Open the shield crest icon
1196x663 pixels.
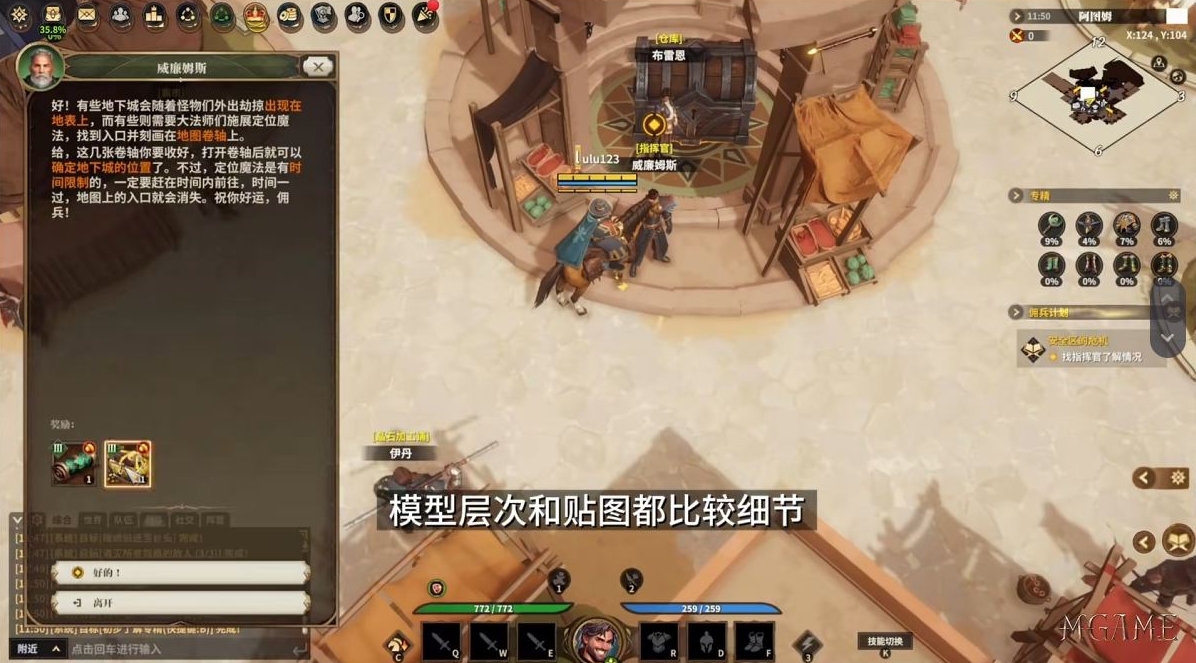[391, 15]
